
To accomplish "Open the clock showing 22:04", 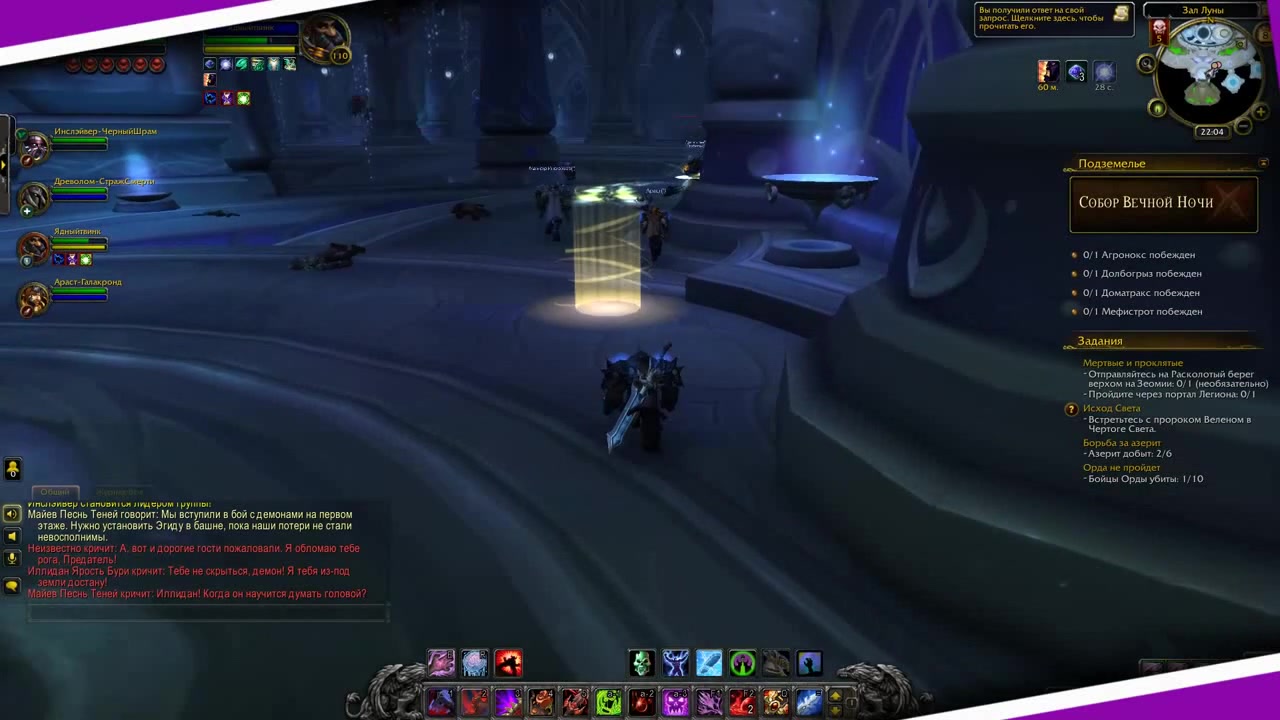I will 1212,132.
